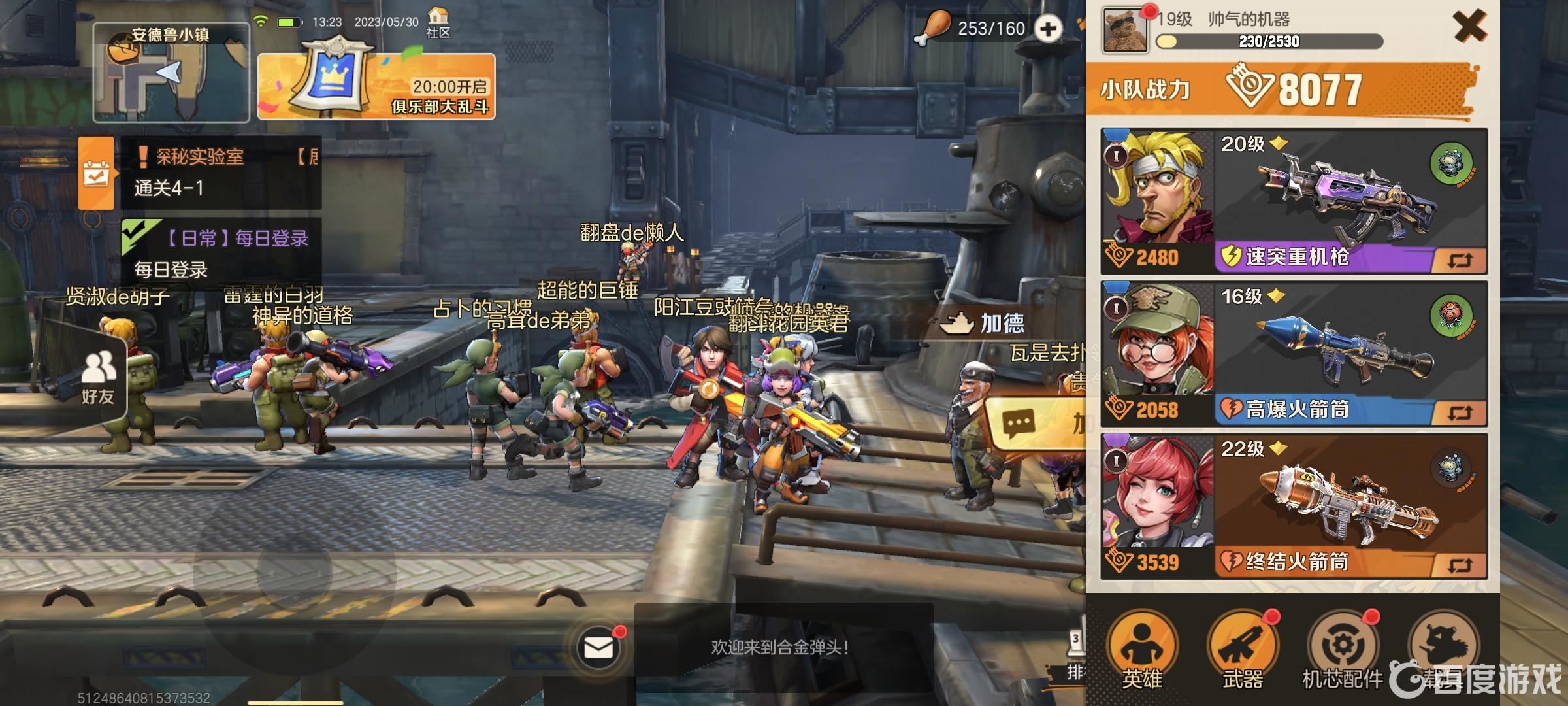The width and height of the screenshot is (1568, 706).
Task: Open the teddy bear player avatar
Action: click(x=1125, y=29)
